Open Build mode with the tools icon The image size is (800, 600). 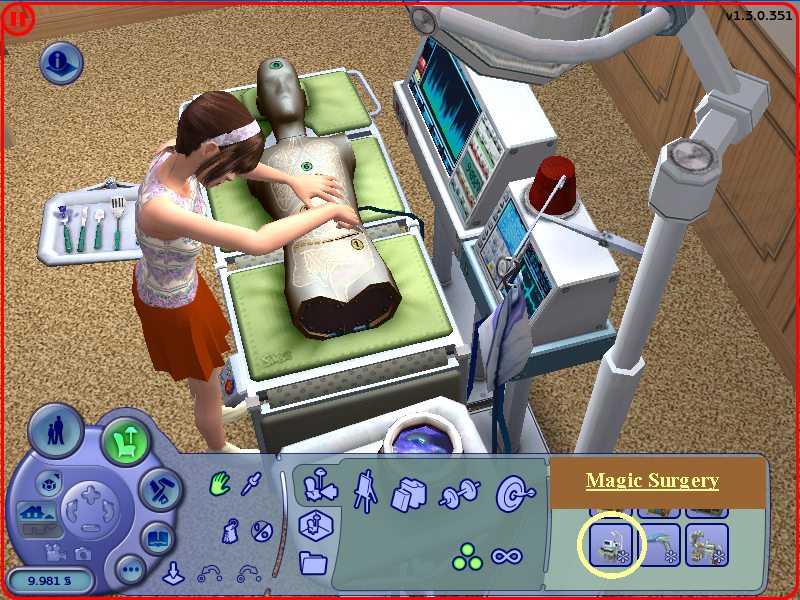point(158,490)
